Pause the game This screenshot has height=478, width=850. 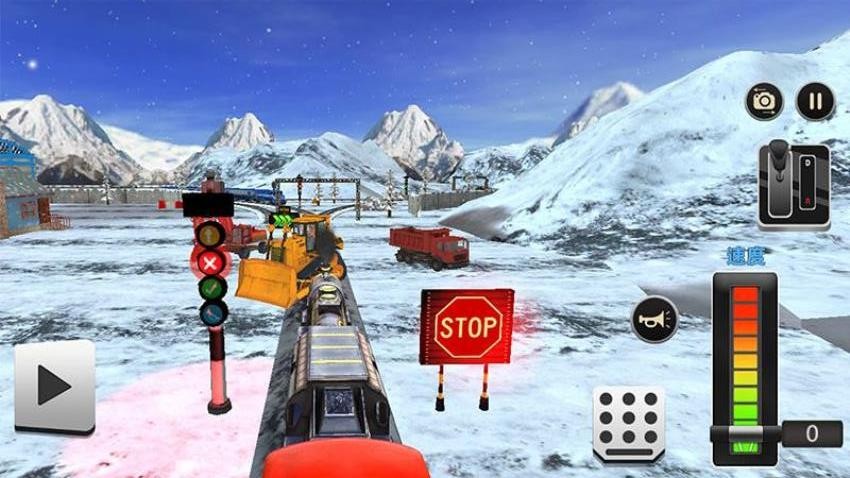pyautogui.click(x=814, y=101)
